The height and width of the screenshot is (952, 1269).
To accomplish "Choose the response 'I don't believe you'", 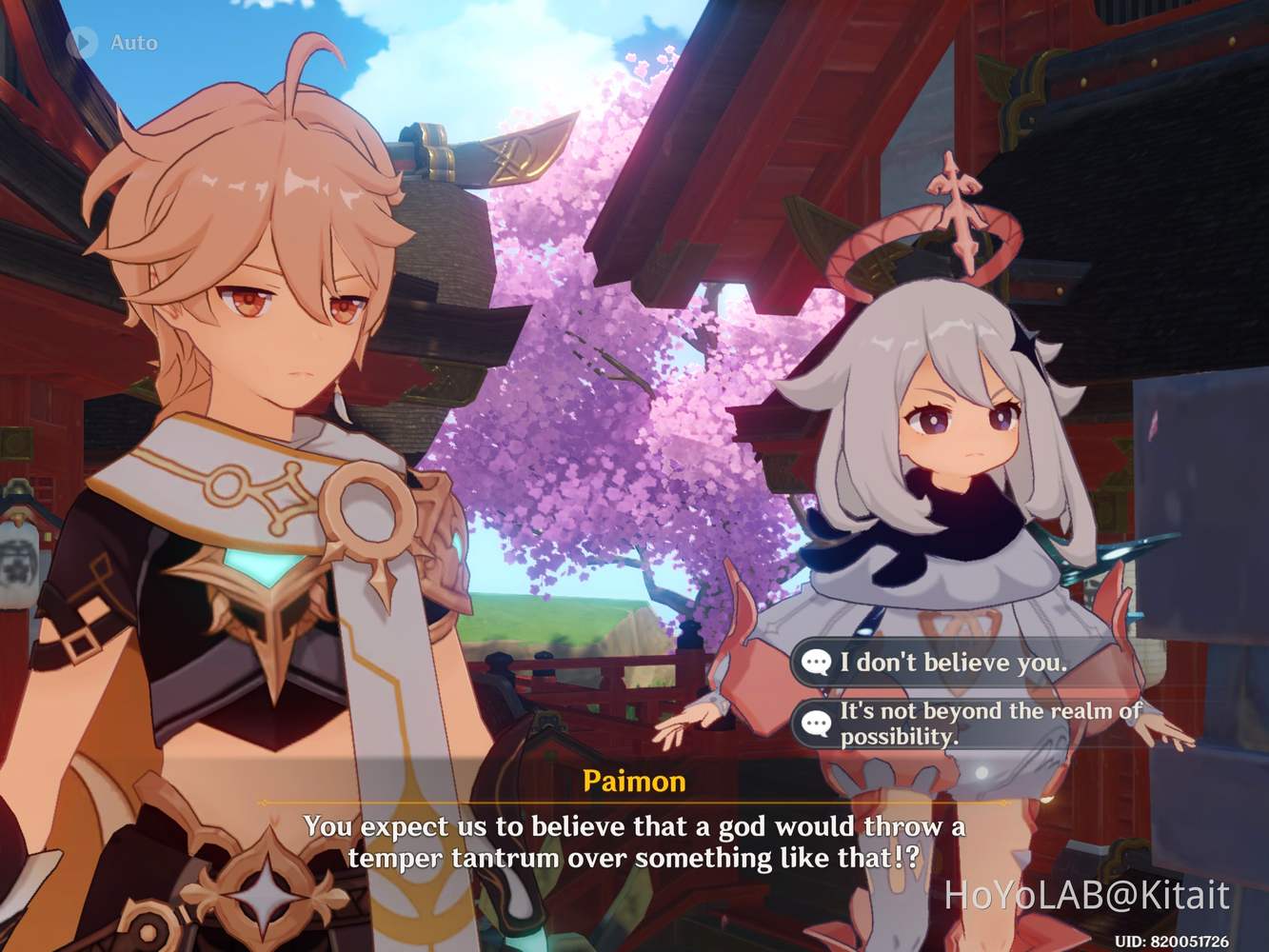I will pos(952,663).
